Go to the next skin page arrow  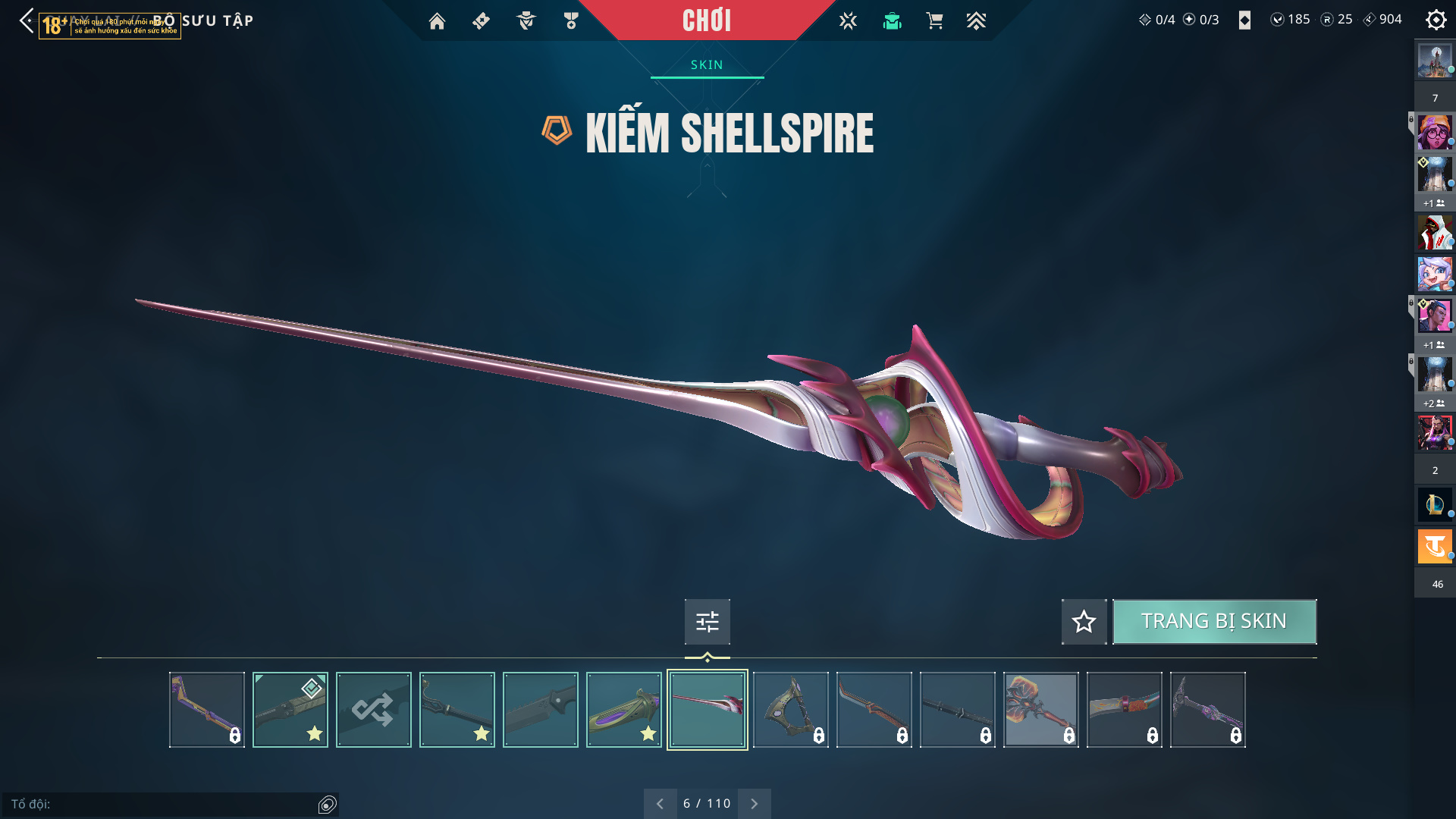[x=754, y=804]
